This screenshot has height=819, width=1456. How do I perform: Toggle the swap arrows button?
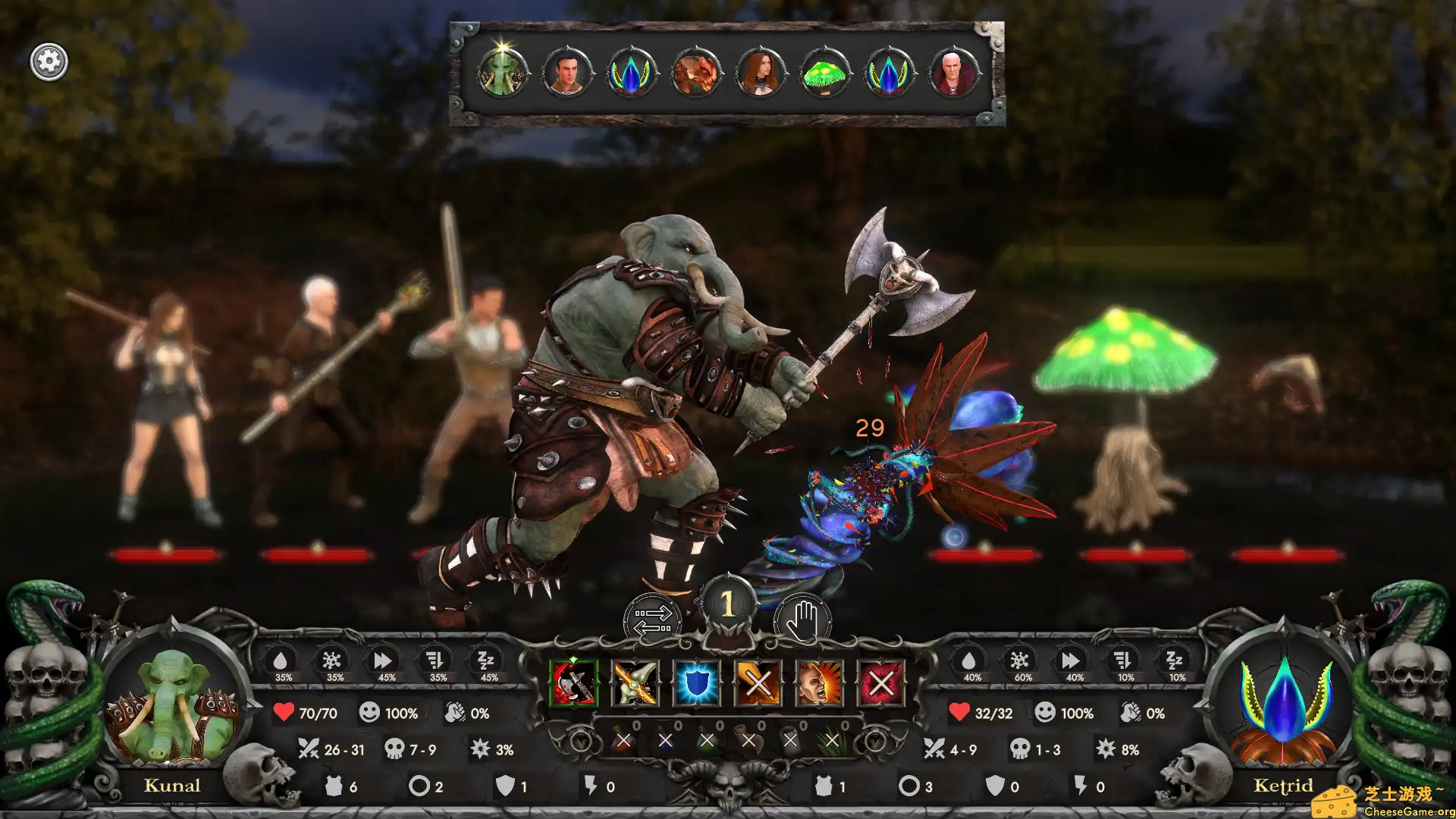653,620
